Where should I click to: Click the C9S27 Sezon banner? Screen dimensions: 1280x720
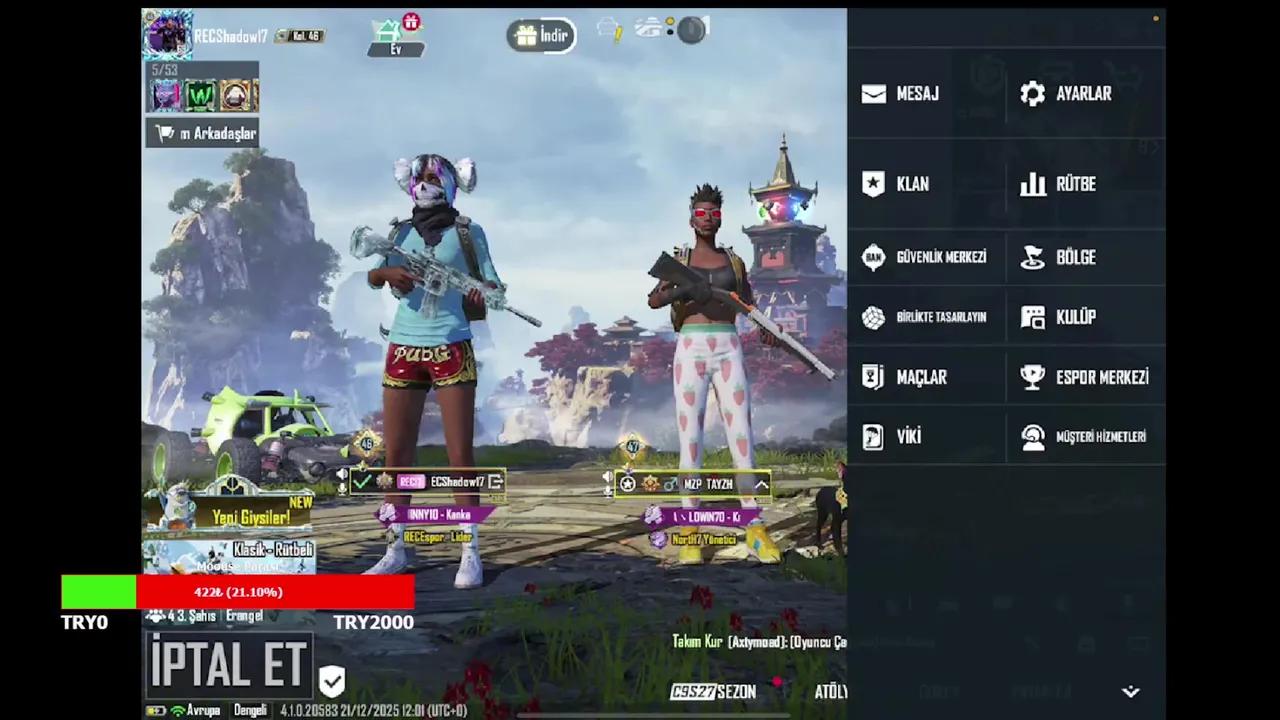coord(713,691)
